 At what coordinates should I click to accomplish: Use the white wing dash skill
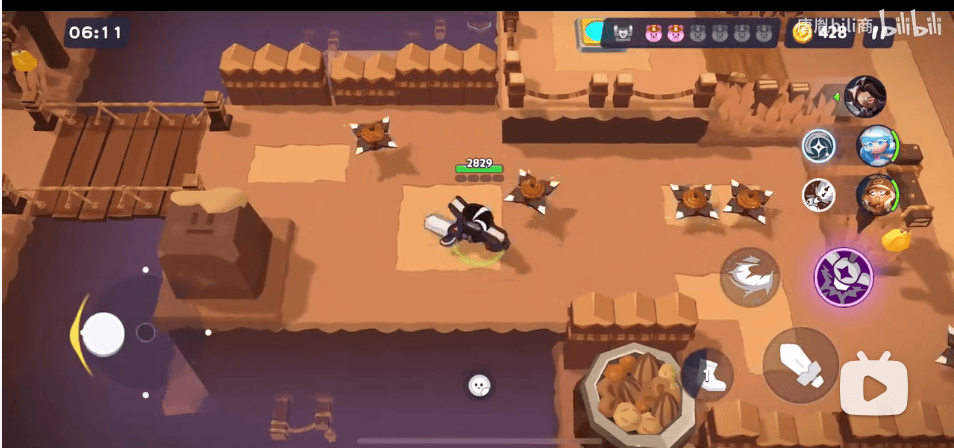point(750,277)
